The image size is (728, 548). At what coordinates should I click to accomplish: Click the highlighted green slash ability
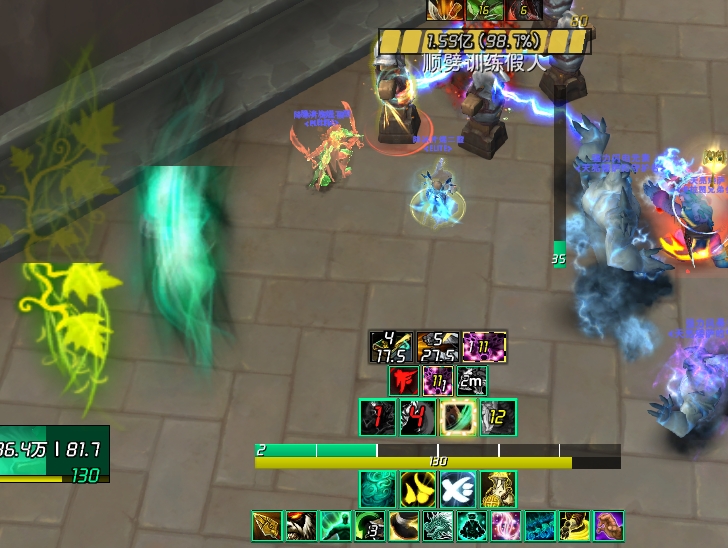coord(457,417)
